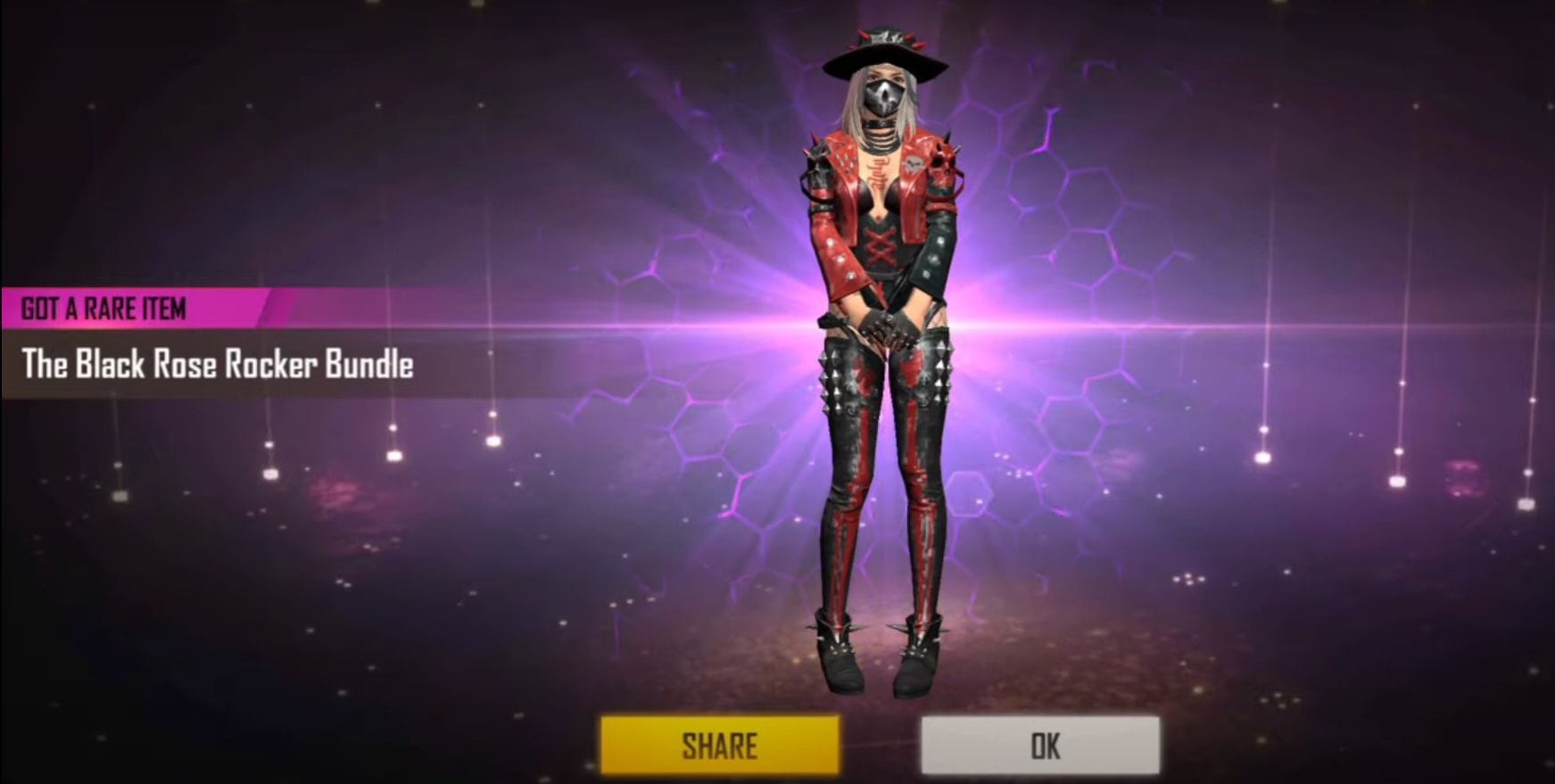The image size is (1555, 784).
Task: Click the space between SHARE and OK buttons
Action: click(x=883, y=744)
